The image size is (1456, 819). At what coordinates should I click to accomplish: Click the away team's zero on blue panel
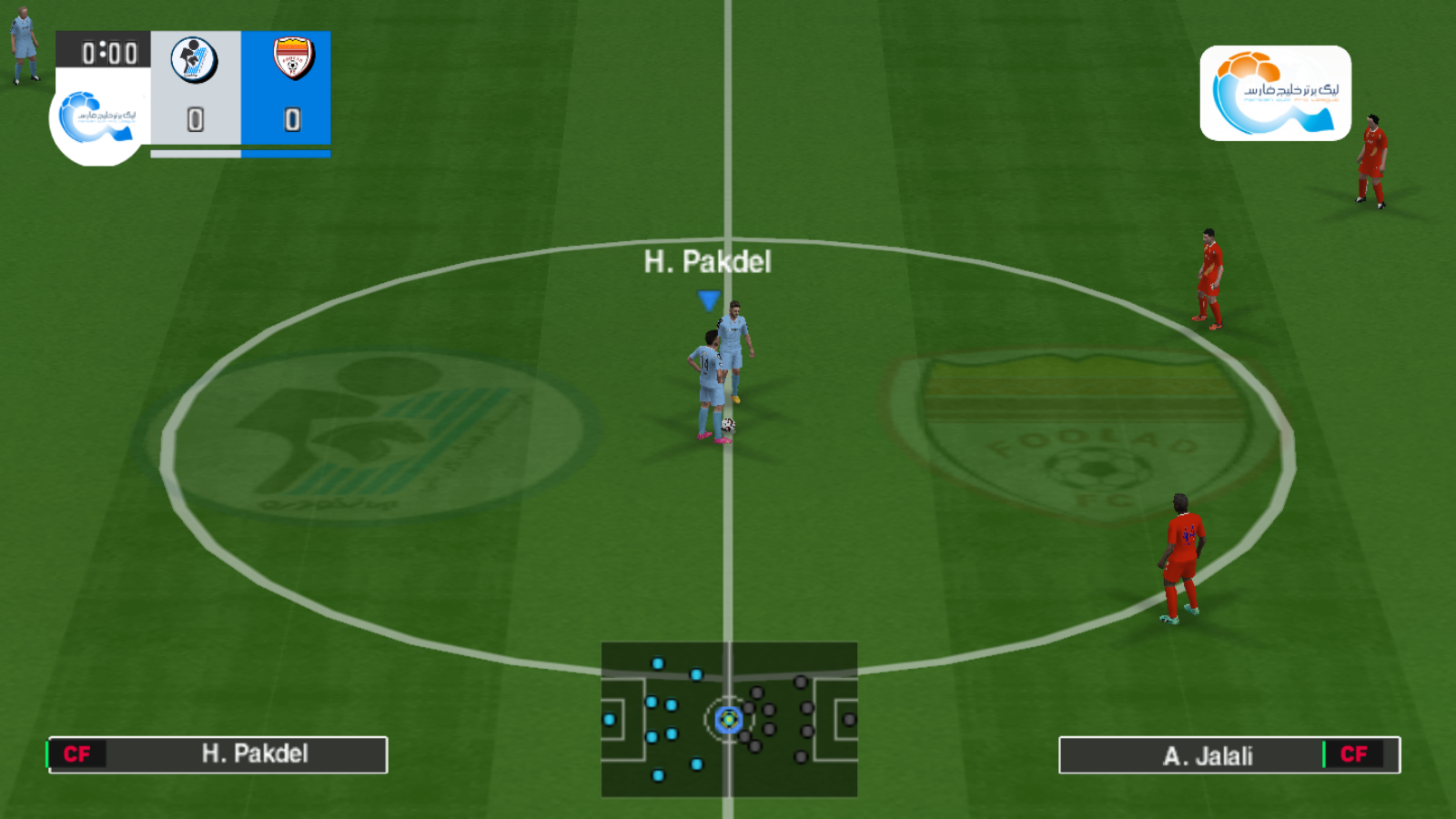pos(291,121)
